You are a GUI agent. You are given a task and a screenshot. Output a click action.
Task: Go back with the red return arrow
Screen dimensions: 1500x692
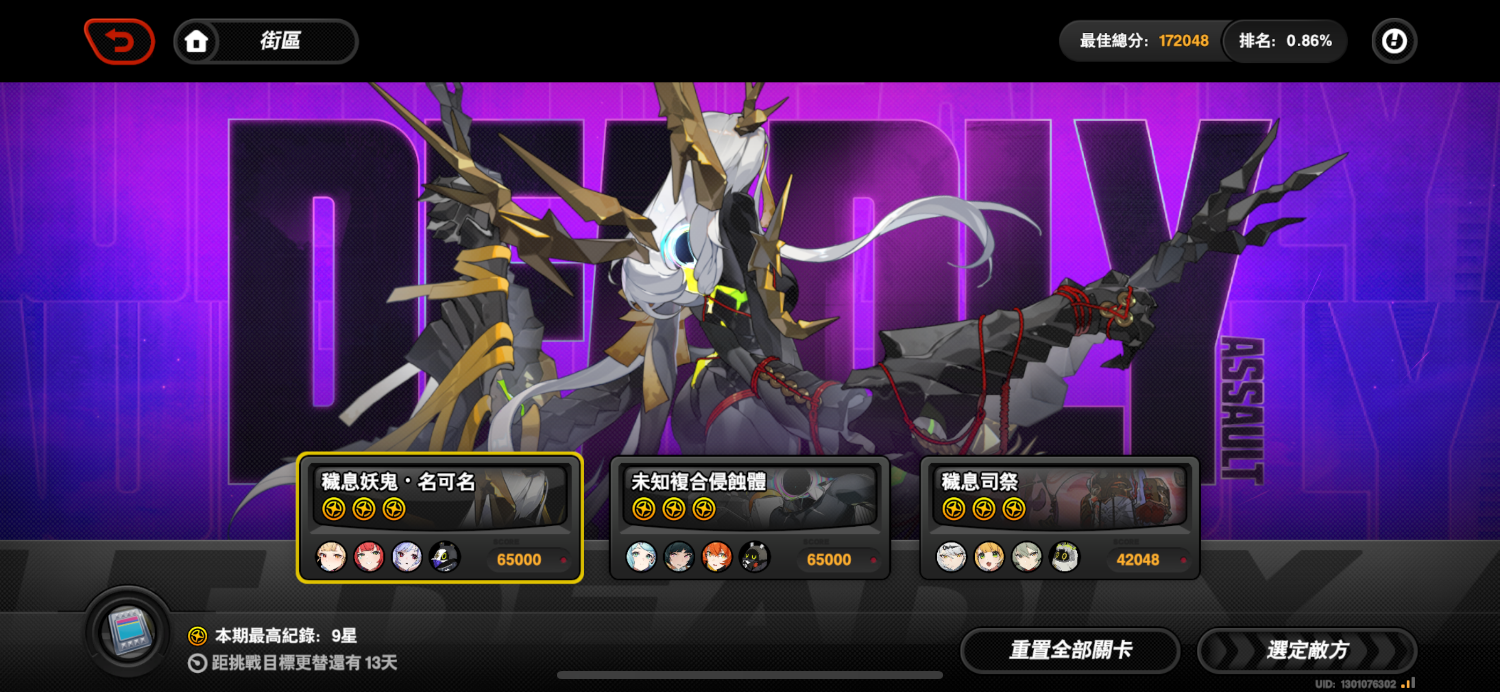[x=119, y=42]
